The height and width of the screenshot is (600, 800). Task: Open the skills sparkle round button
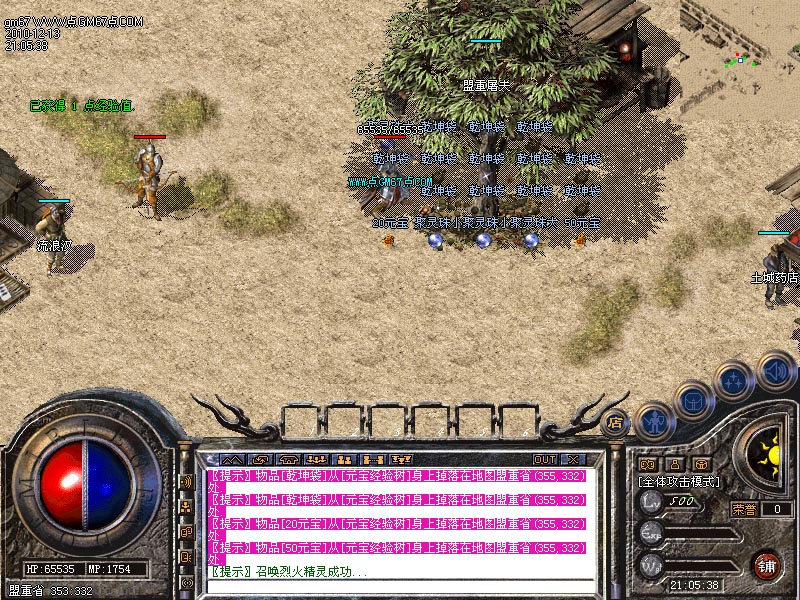pyautogui.click(x=734, y=381)
